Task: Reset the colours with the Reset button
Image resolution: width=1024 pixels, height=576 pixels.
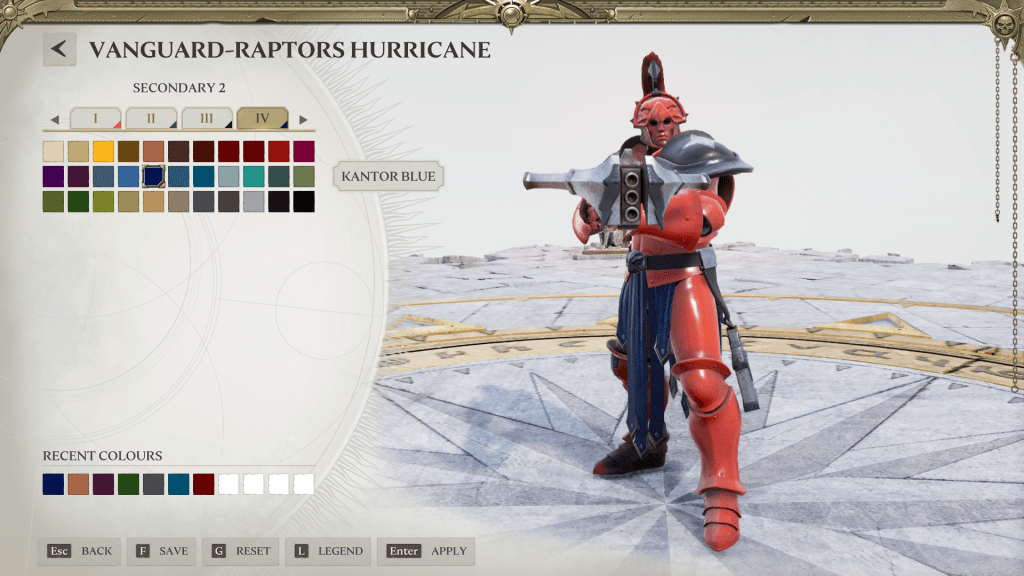Action: [241, 551]
